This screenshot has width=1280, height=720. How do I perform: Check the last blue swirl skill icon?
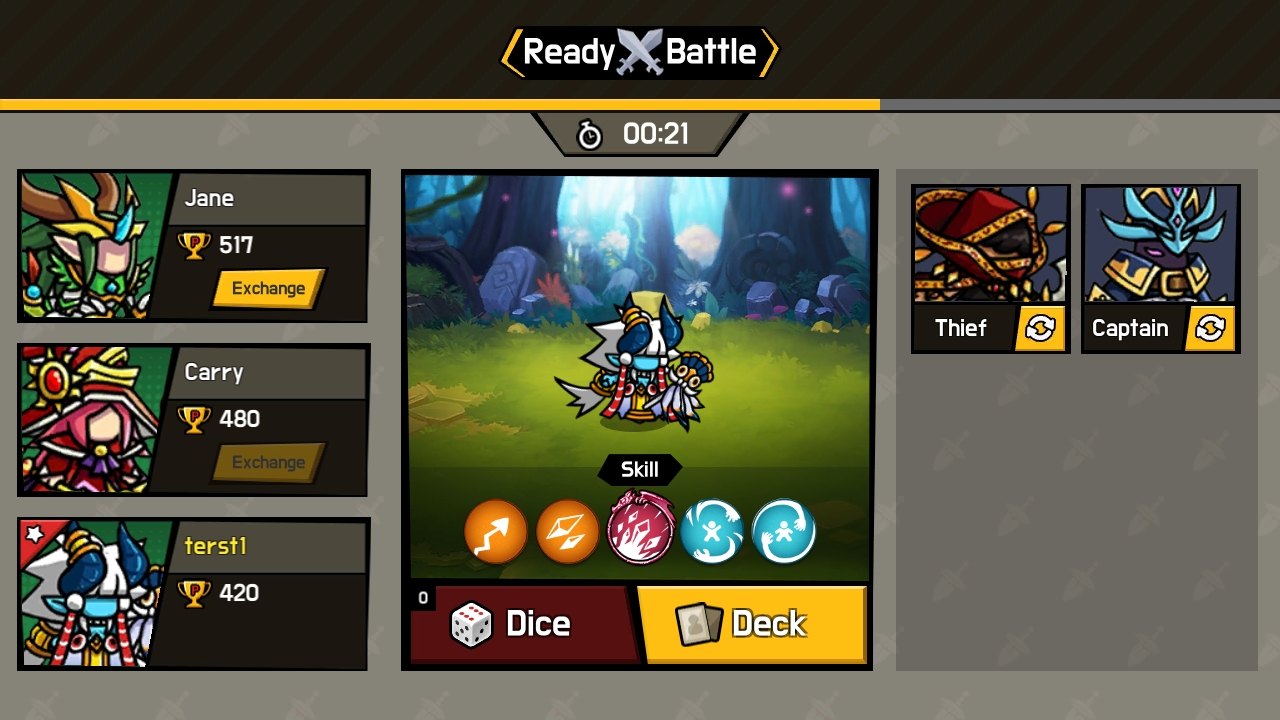pyautogui.click(x=784, y=531)
